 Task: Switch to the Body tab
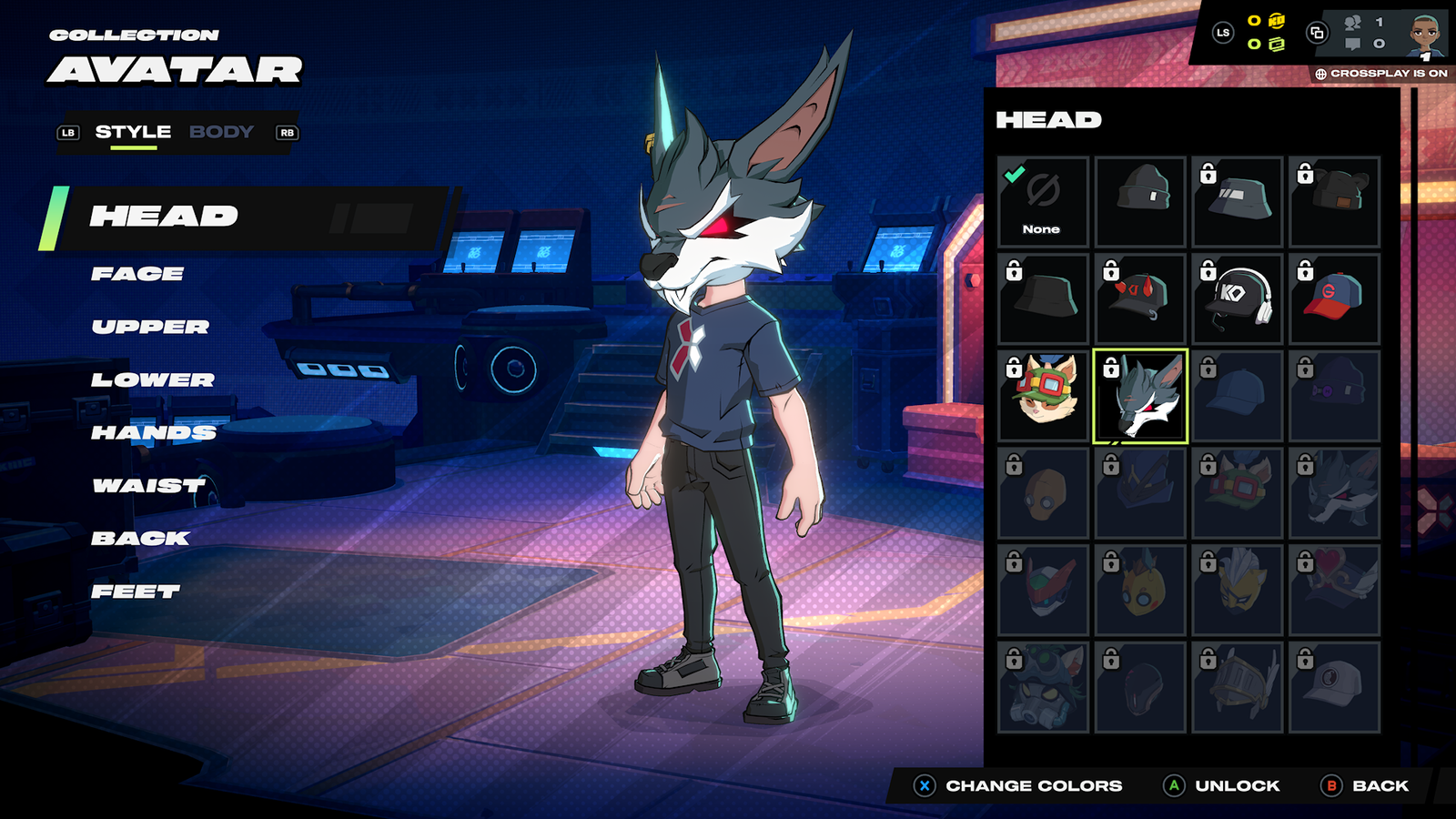(221, 132)
